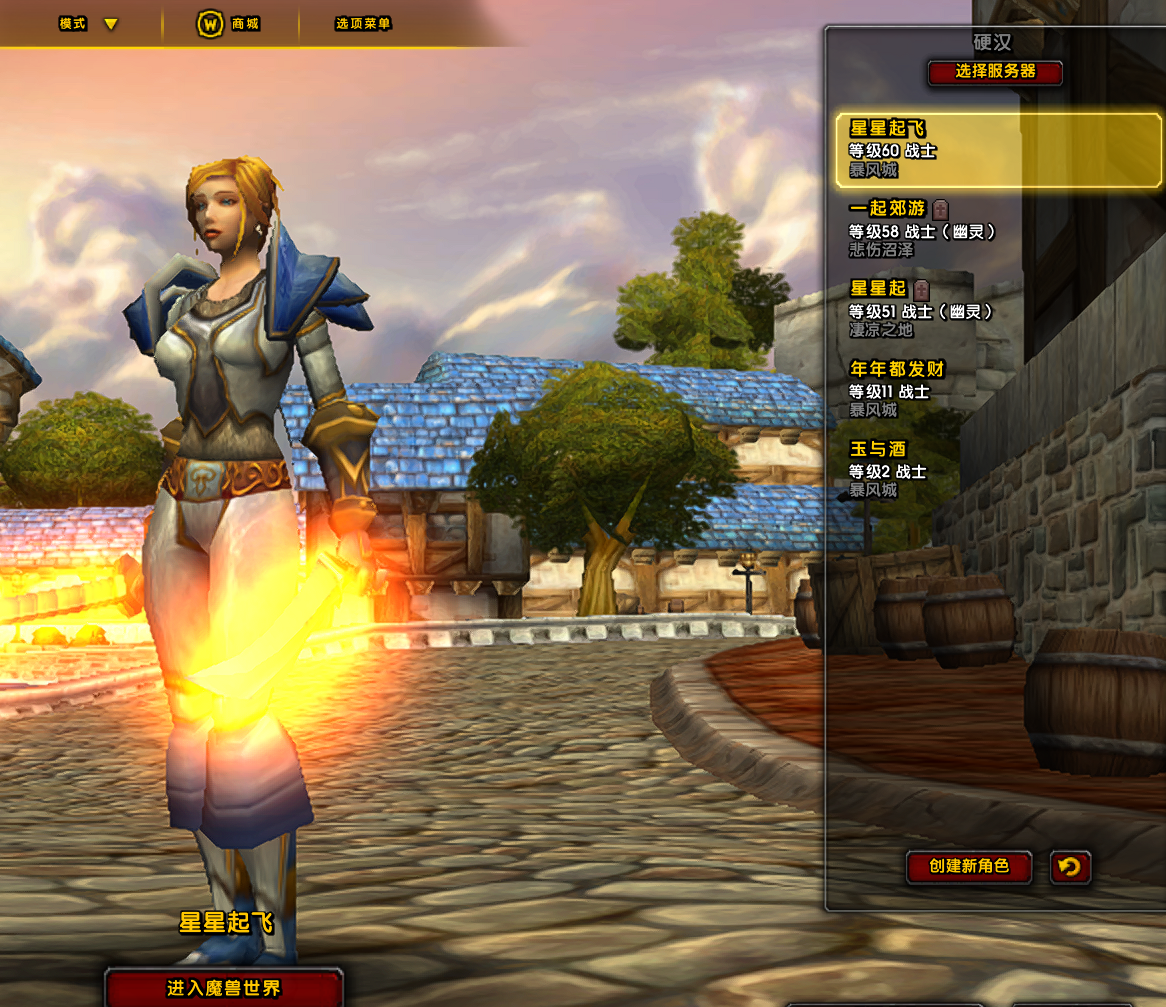Viewport: 1166px width, 1007px height.
Task: Click the 选择服务器 server select button
Action: (995, 72)
